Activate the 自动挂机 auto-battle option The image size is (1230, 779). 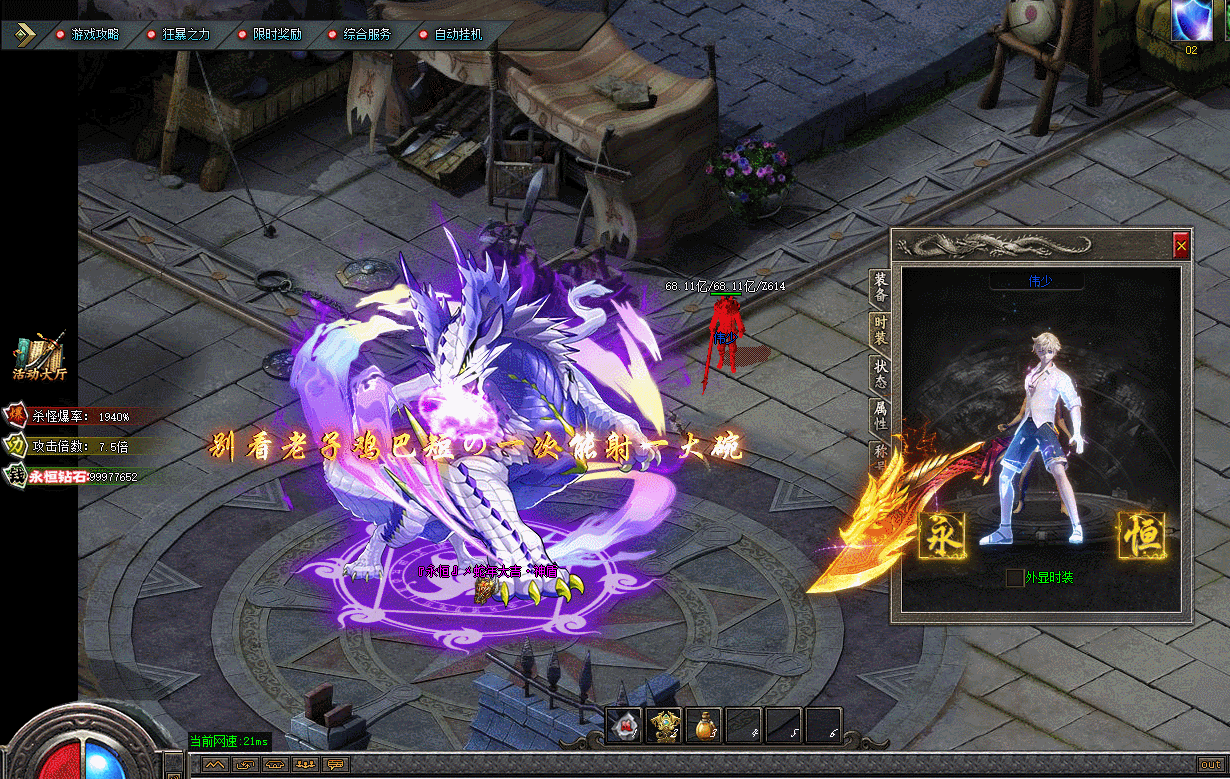coord(458,34)
